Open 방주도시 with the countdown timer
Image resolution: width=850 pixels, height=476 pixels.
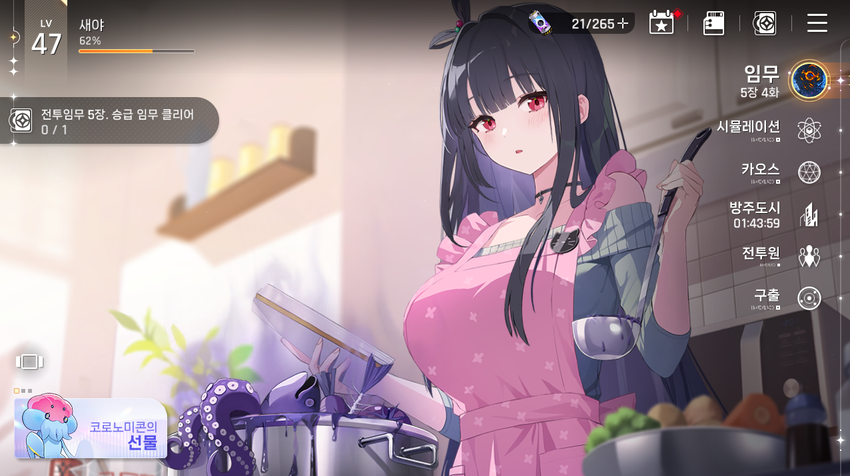tap(809, 214)
